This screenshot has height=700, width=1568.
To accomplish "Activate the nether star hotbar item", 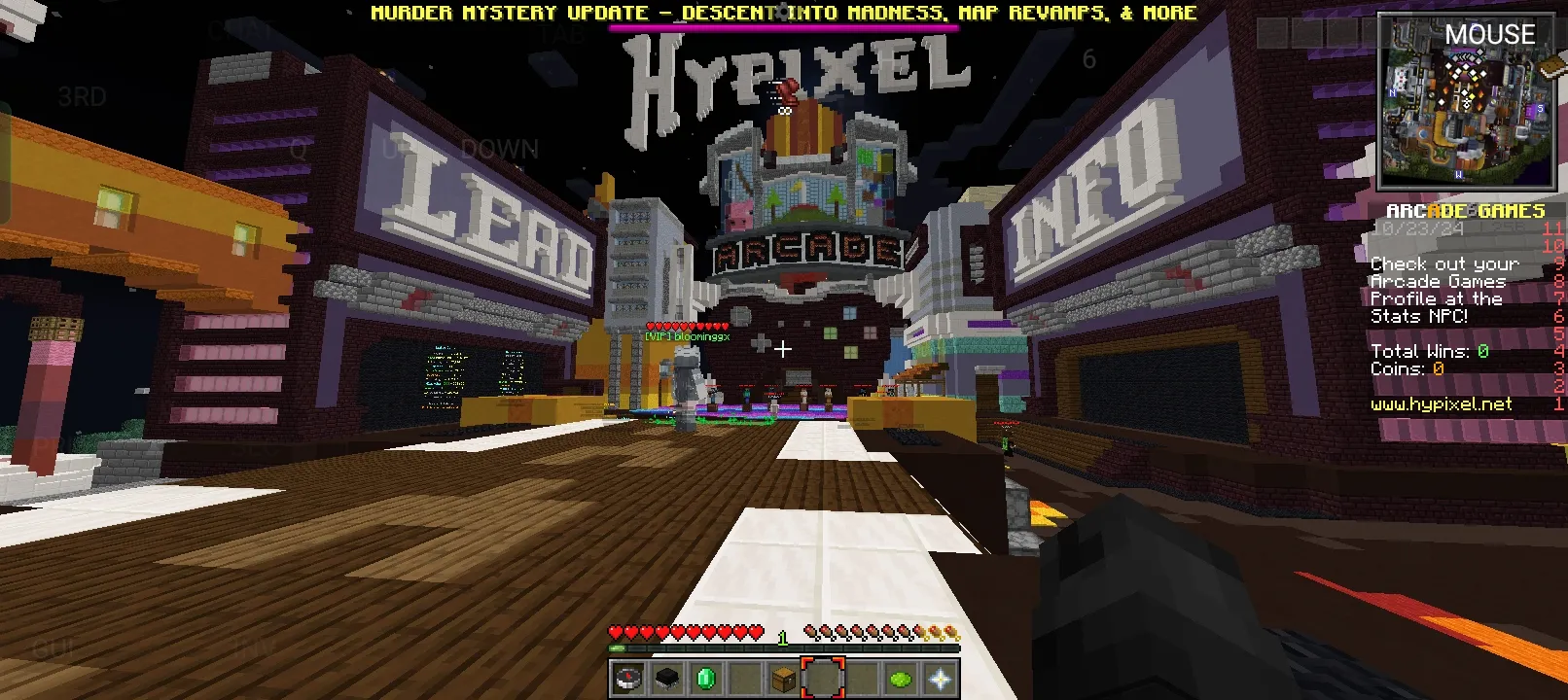I will [940, 679].
